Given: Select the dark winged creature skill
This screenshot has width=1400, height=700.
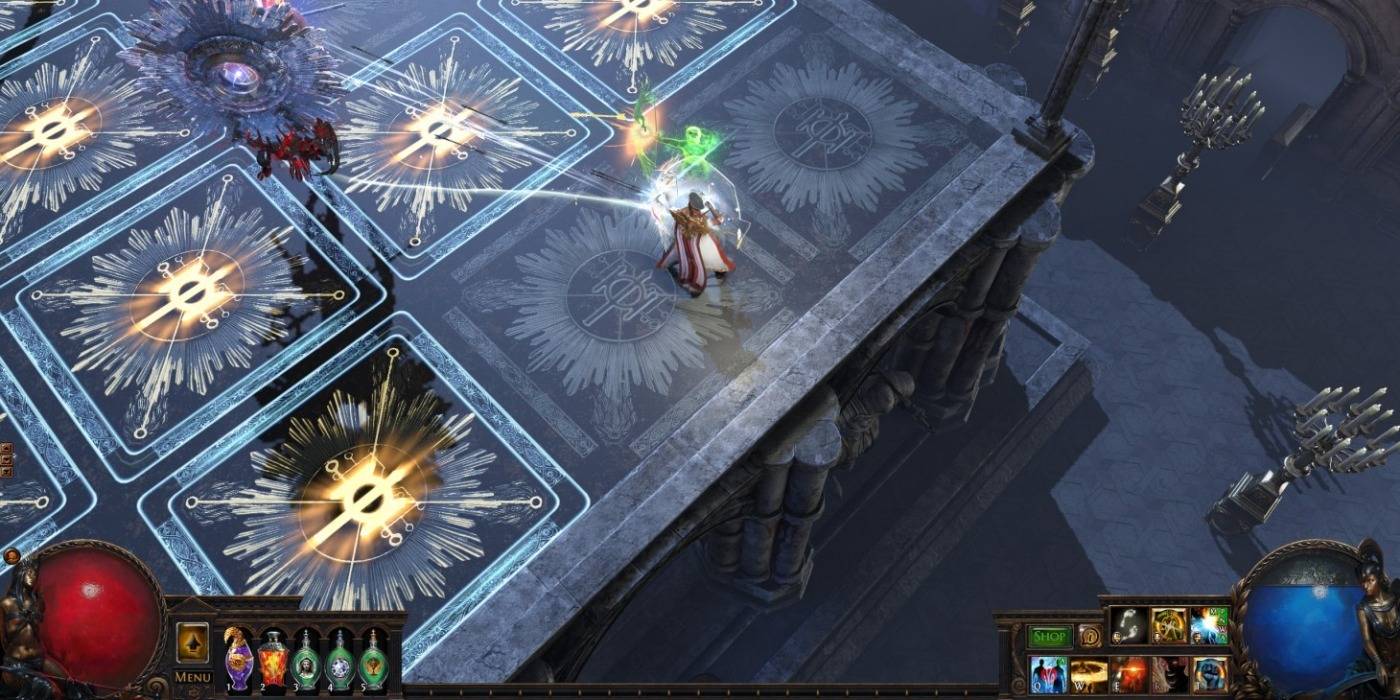Looking at the screenshot, I should 1169,674.
